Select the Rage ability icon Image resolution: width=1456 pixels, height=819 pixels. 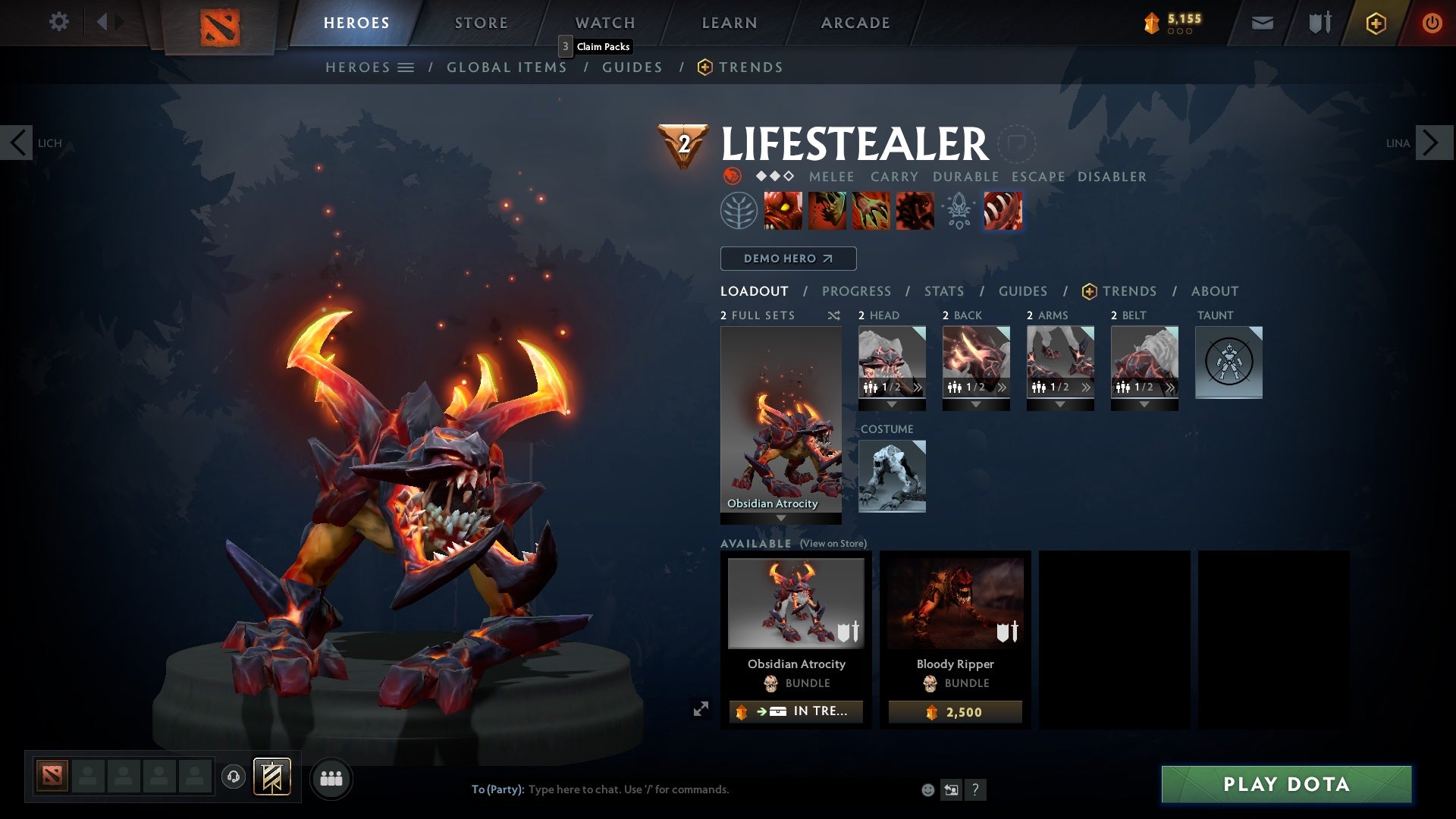784,210
